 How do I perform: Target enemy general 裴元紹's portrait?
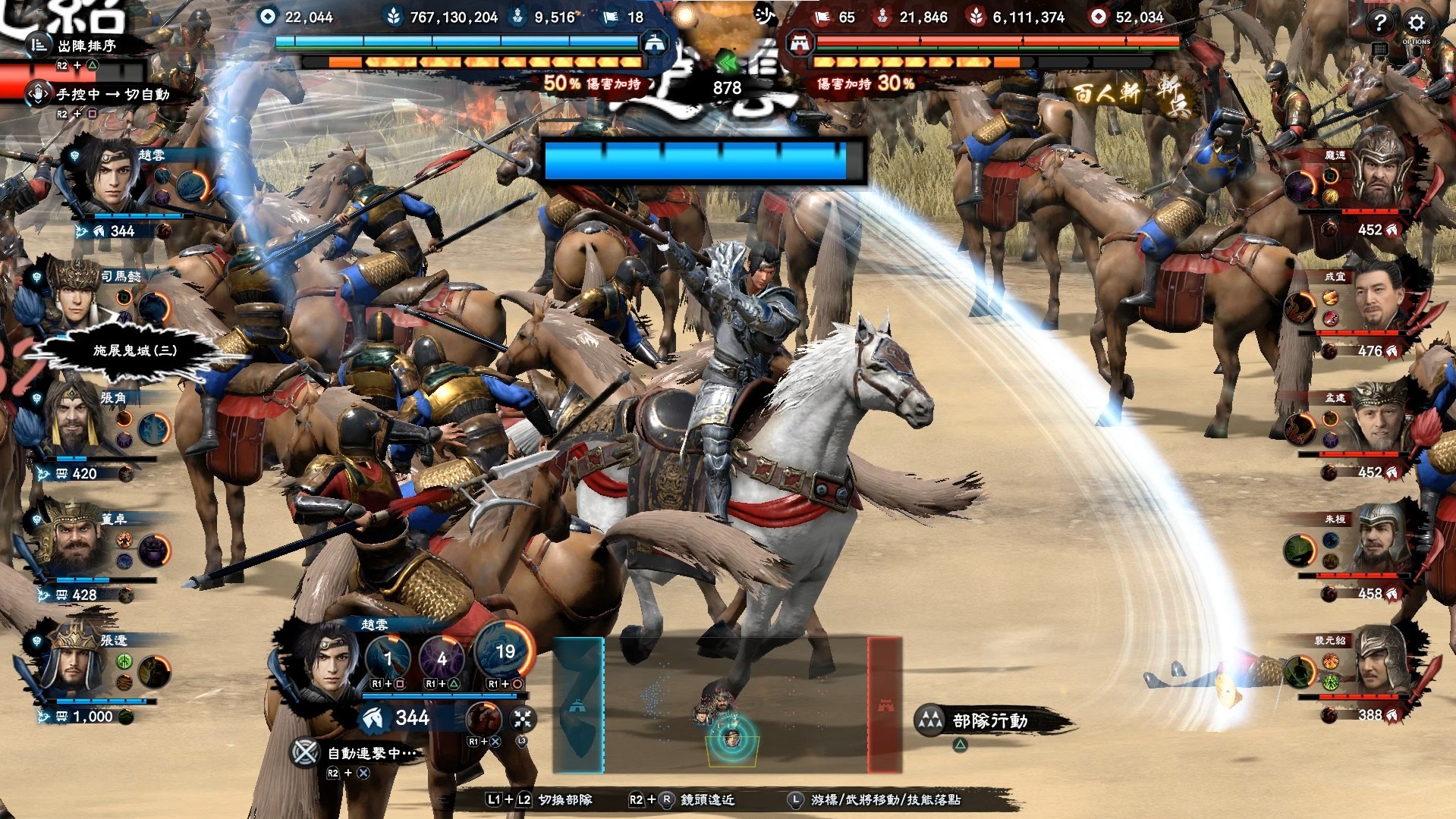1381,662
